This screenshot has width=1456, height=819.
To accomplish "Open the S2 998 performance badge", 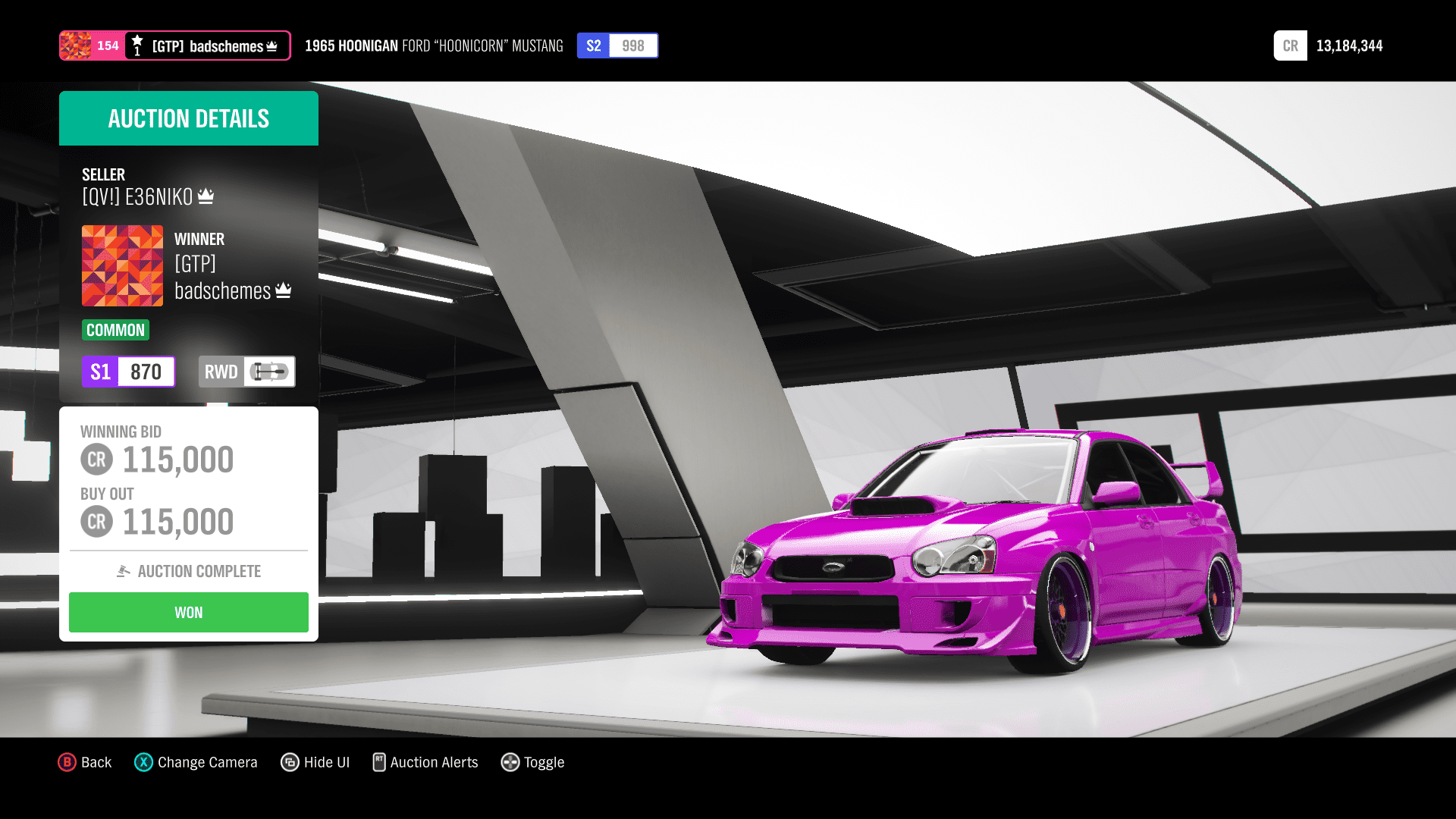I will (617, 45).
